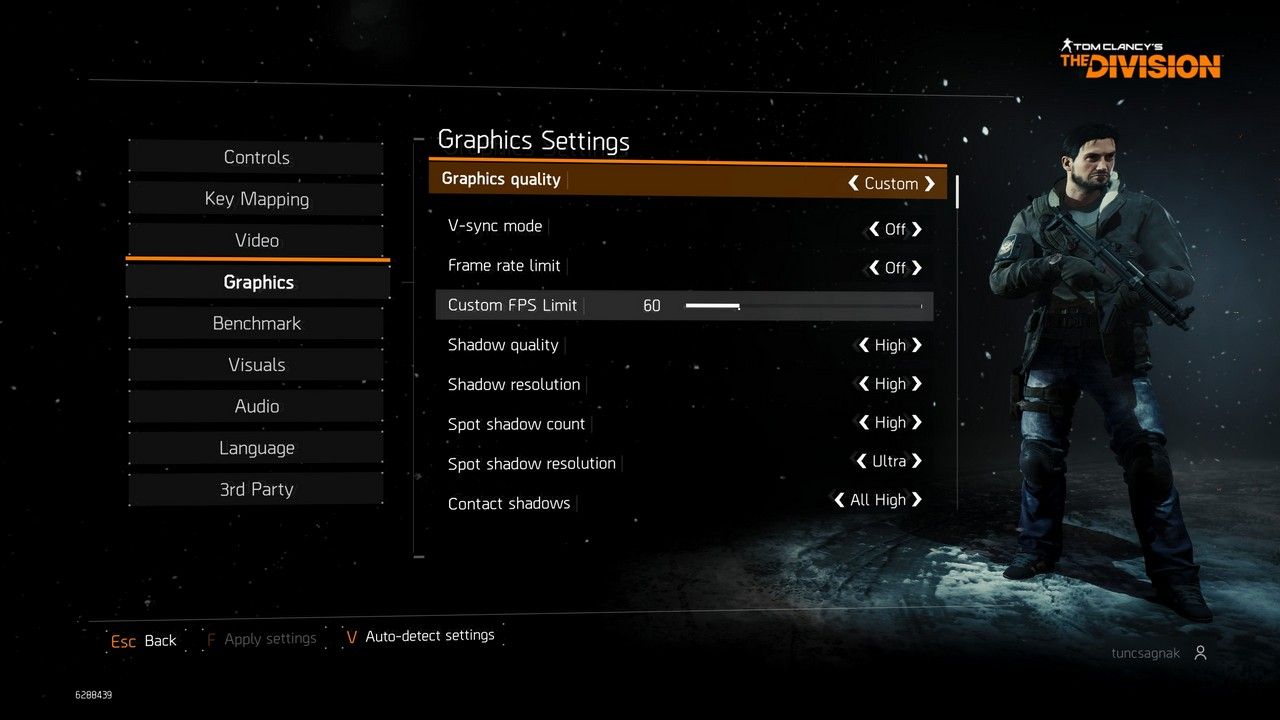The height and width of the screenshot is (720, 1280).
Task: Open the Benchmark section
Action: click(256, 323)
